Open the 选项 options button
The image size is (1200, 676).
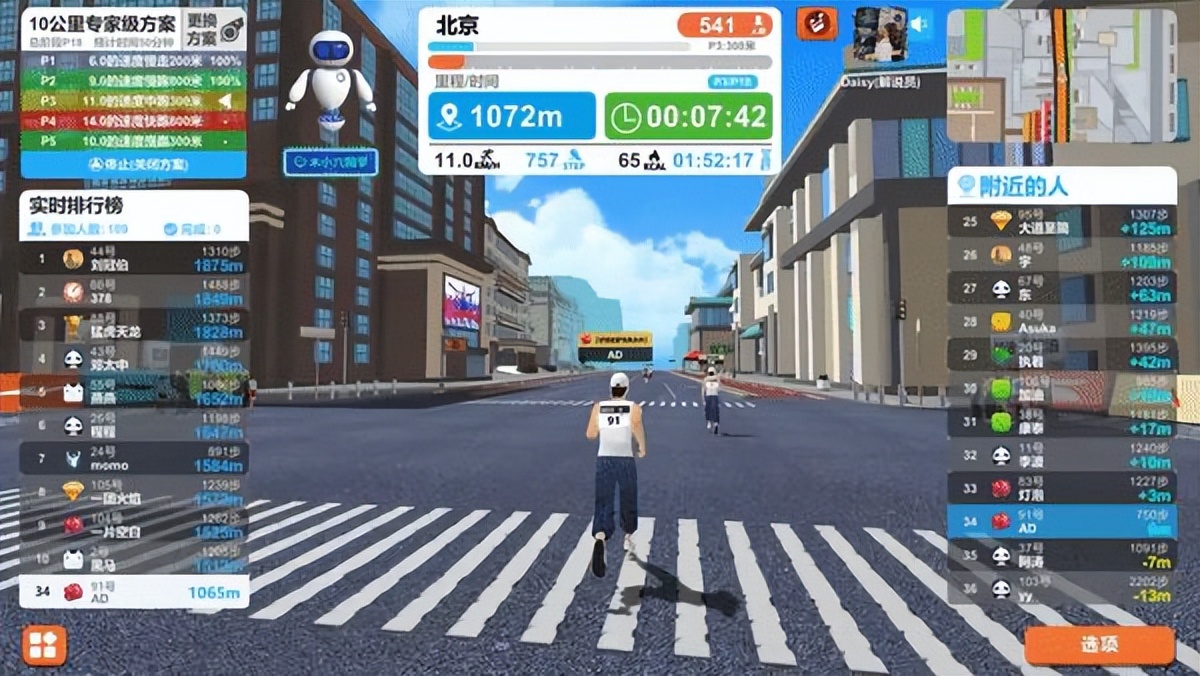click(x=1098, y=645)
